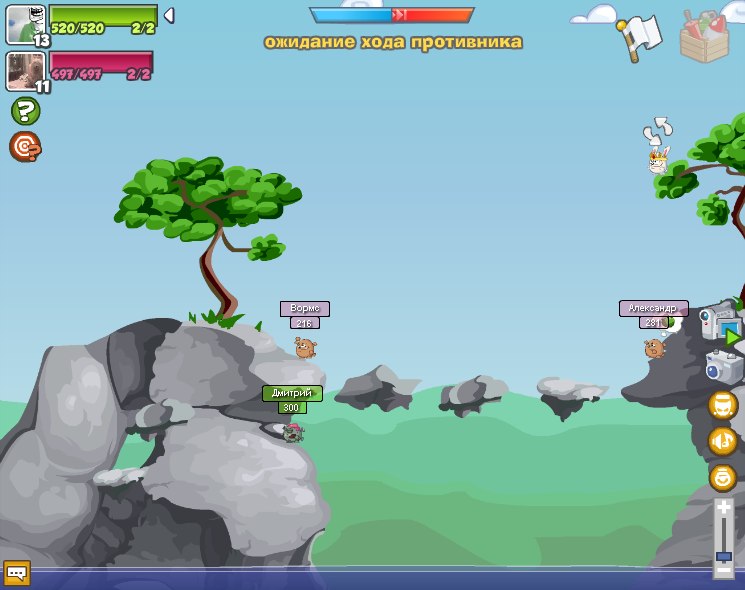
Task: Select the level 11 opponent avatar
Action: click(24, 71)
